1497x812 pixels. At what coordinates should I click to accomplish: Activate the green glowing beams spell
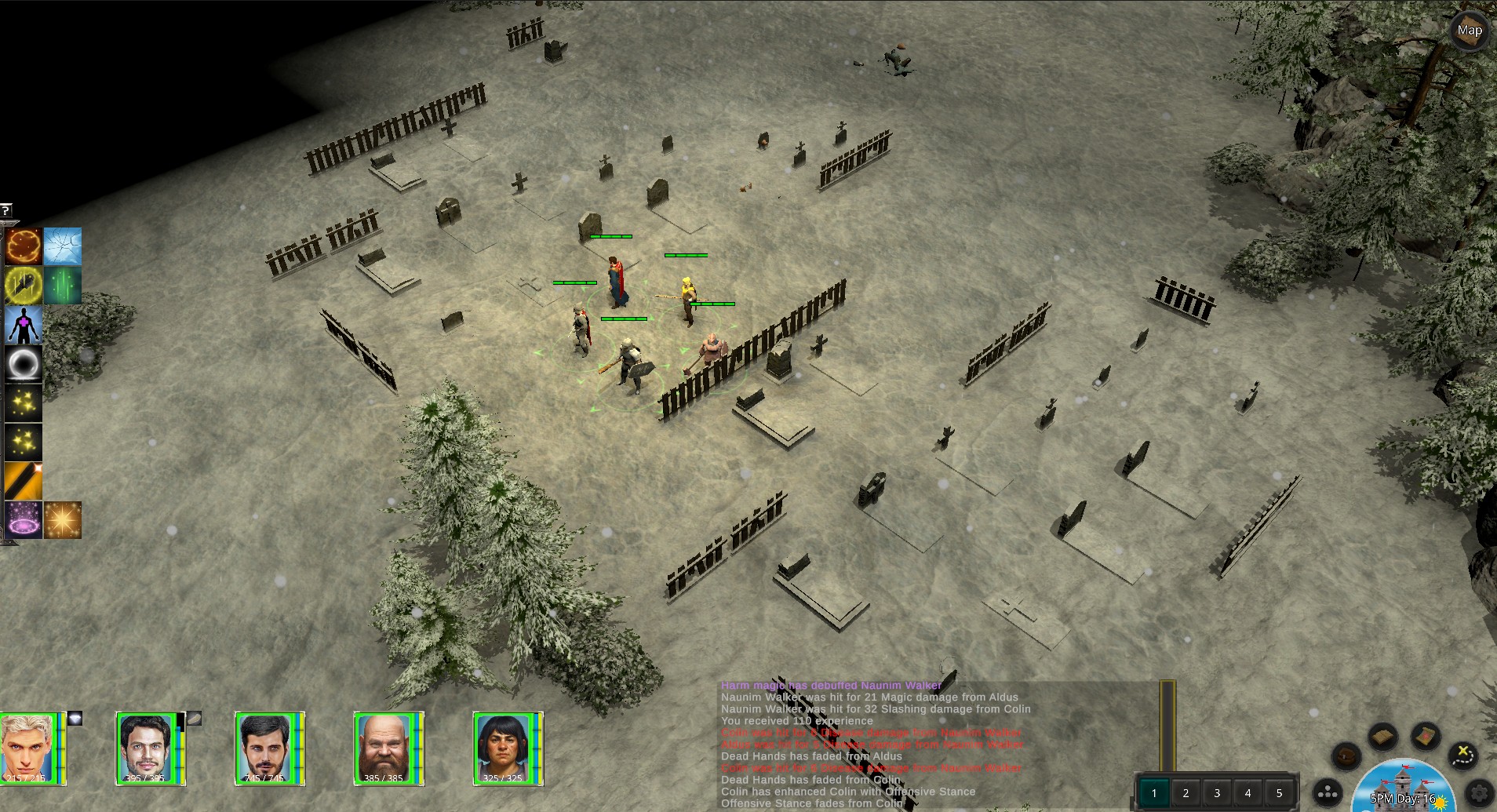point(63,286)
